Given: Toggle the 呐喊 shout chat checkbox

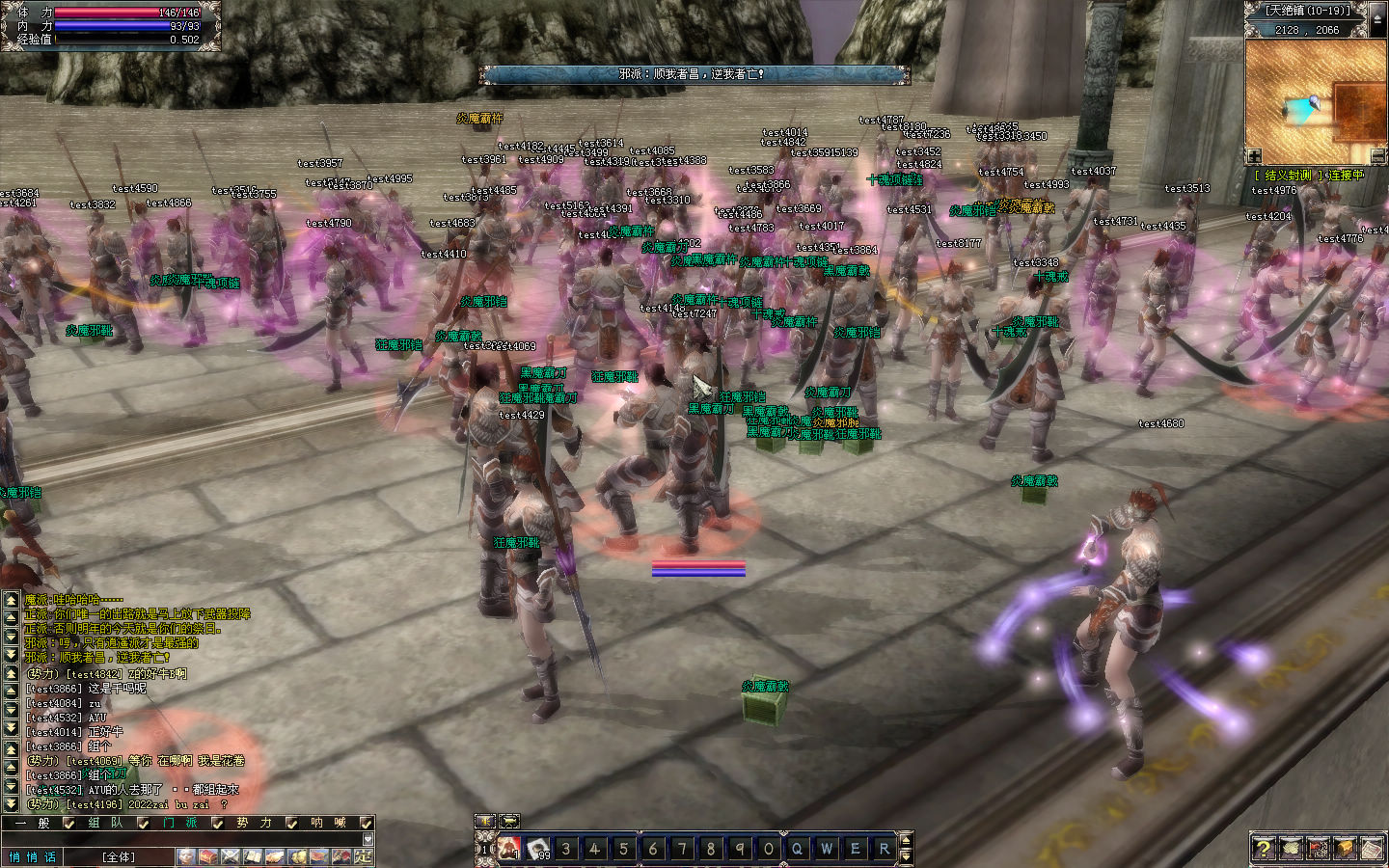Looking at the screenshot, I should (367, 824).
